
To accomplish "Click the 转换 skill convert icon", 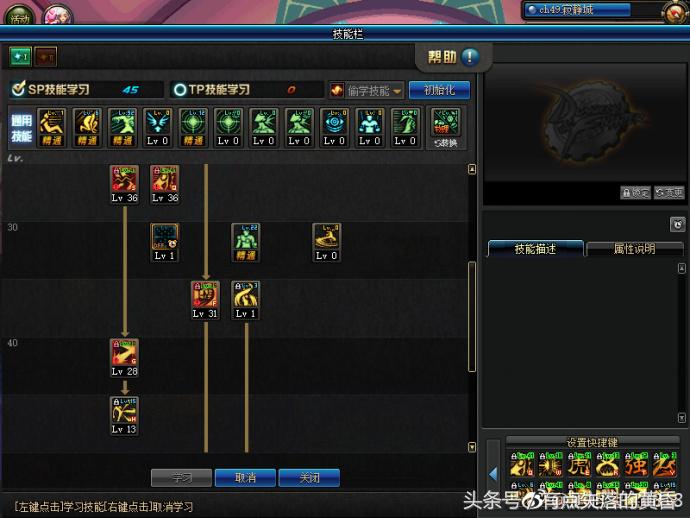I will (x=445, y=127).
